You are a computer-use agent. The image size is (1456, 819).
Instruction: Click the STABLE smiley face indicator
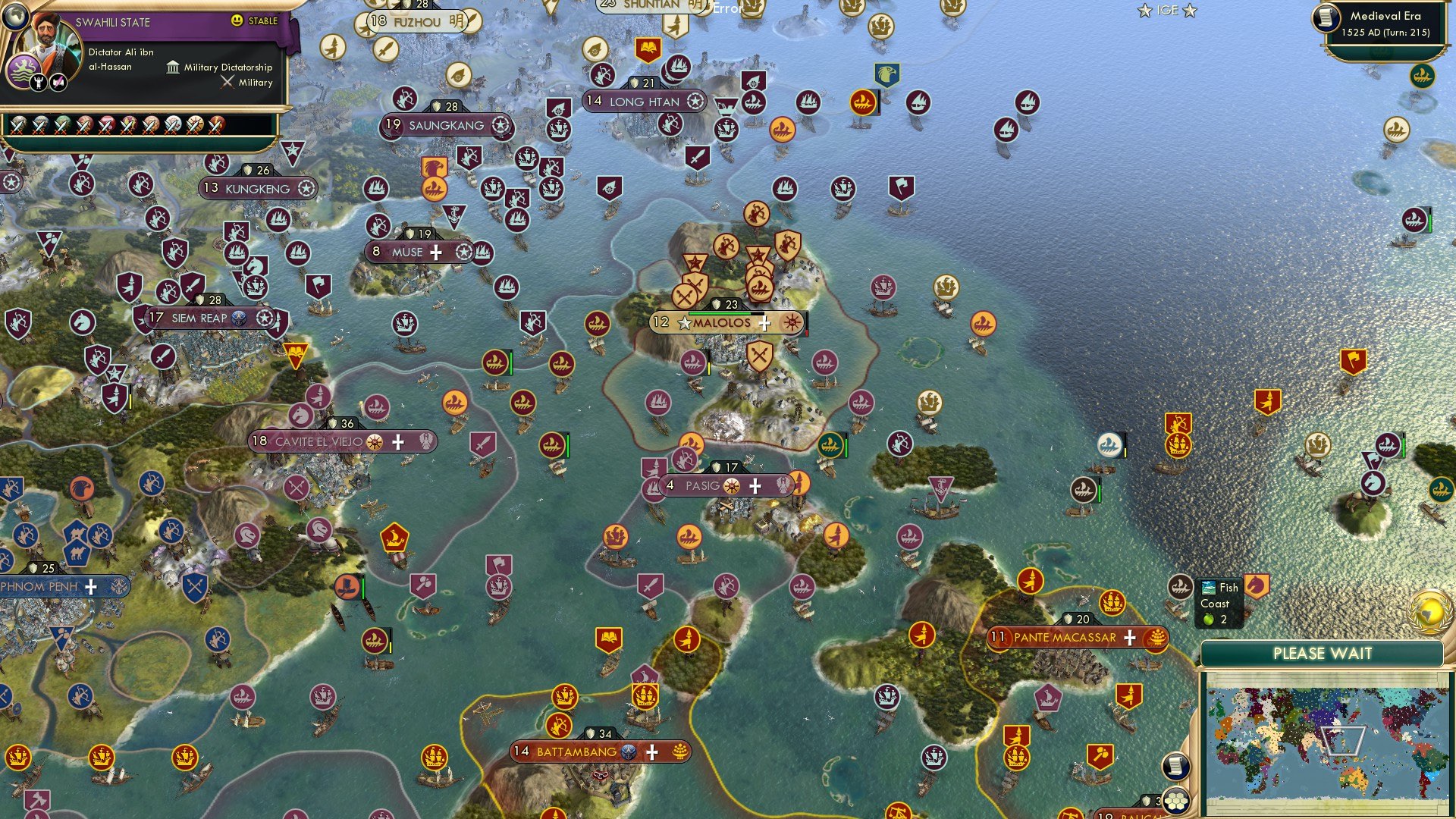pos(237,20)
